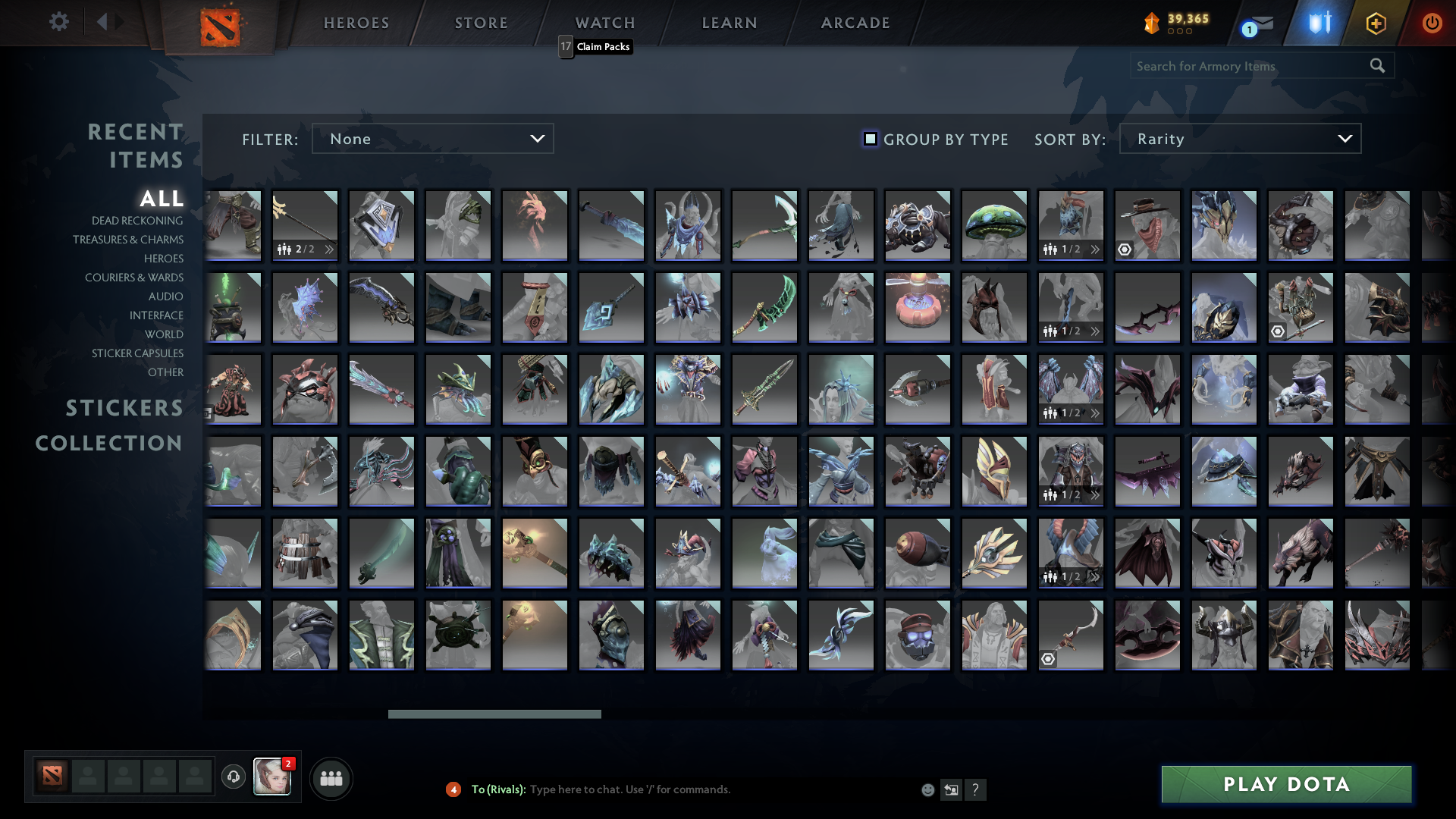Click the power button to exit Dota
The height and width of the screenshot is (819, 1456).
pyautogui.click(x=1432, y=23)
